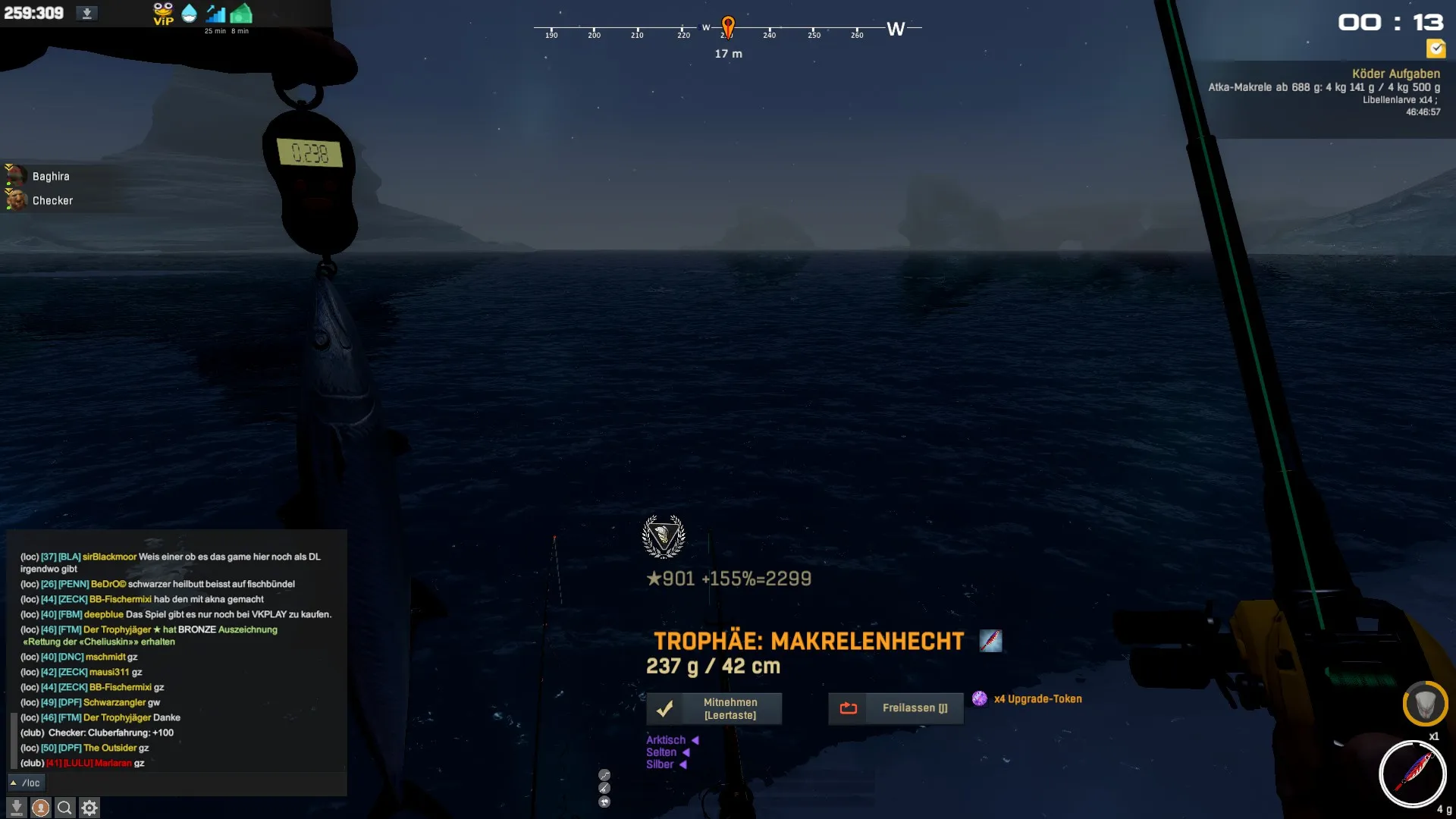Screen dimensions: 1456x819
Task: Select the water drop buff icon
Action: tap(190, 14)
